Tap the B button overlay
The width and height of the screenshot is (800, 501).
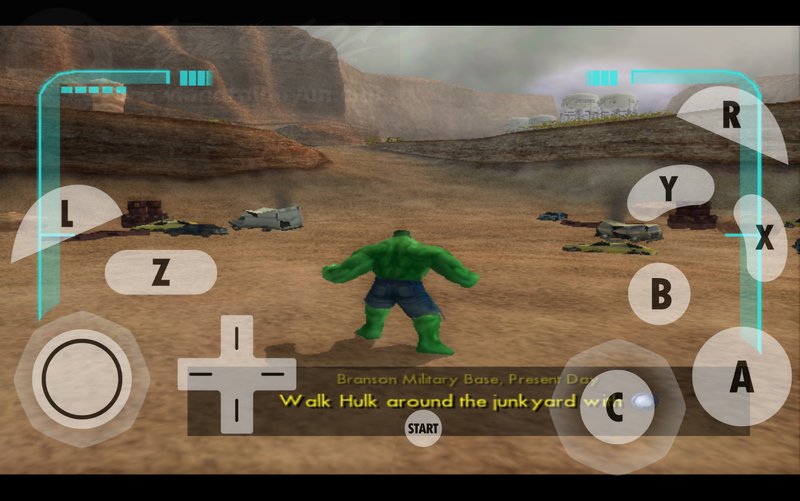pos(660,294)
